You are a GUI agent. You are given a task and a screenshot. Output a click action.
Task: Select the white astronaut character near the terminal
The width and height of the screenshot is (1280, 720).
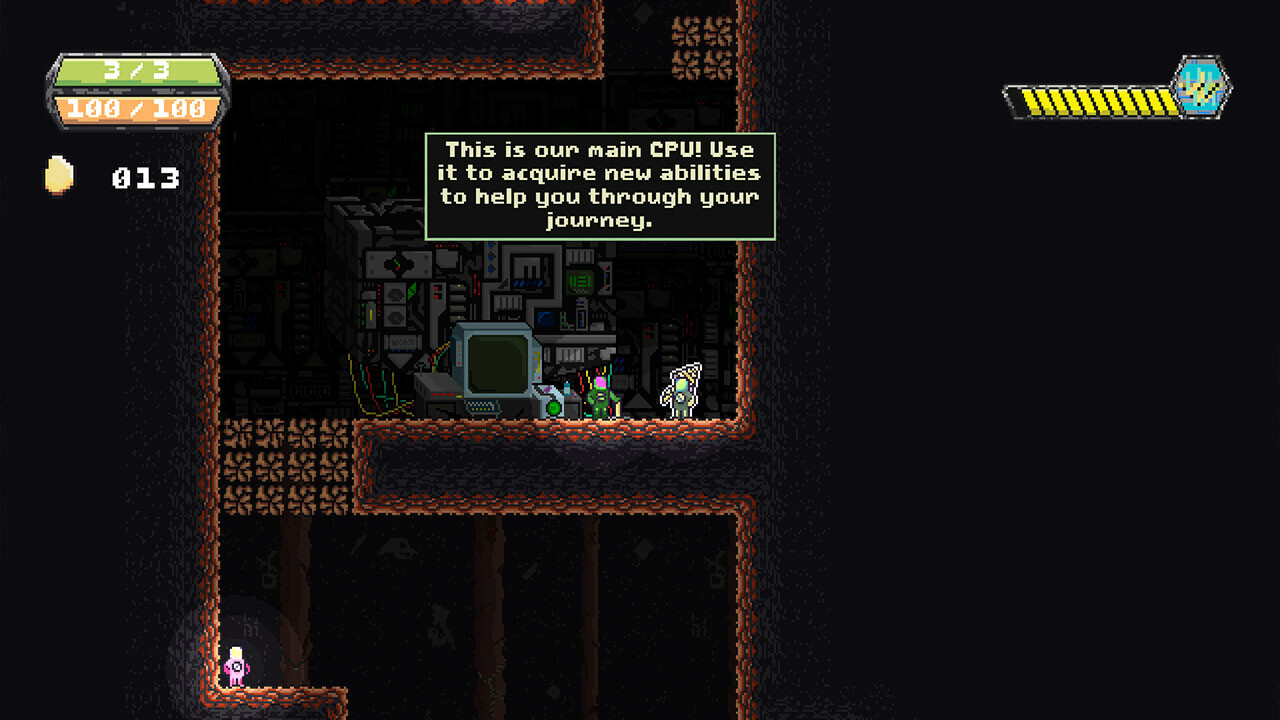tap(678, 390)
